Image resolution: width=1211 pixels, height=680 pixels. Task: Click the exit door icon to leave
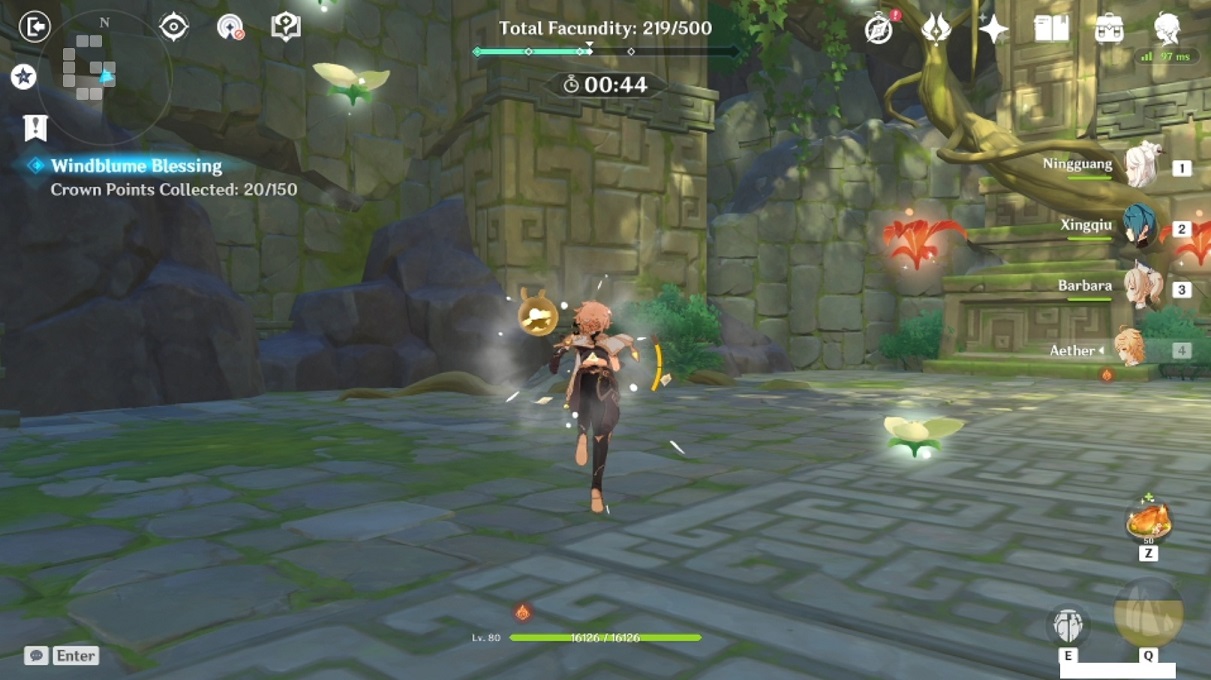coord(34,27)
